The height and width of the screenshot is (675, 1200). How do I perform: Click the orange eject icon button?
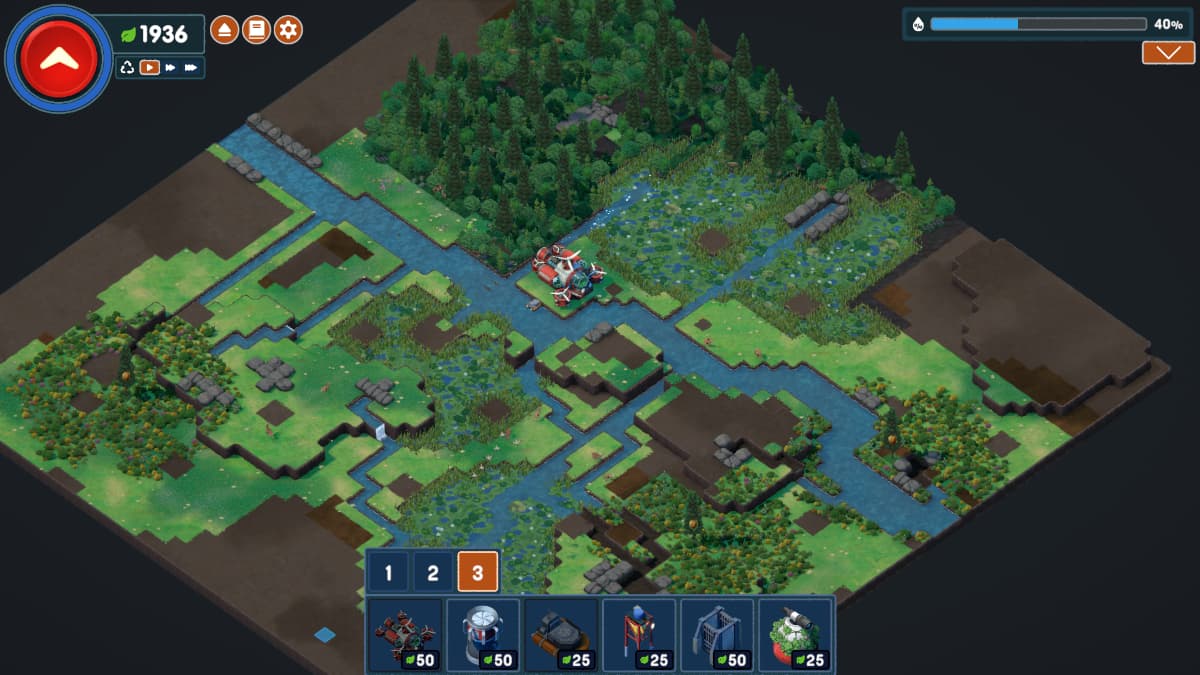click(224, 31)
